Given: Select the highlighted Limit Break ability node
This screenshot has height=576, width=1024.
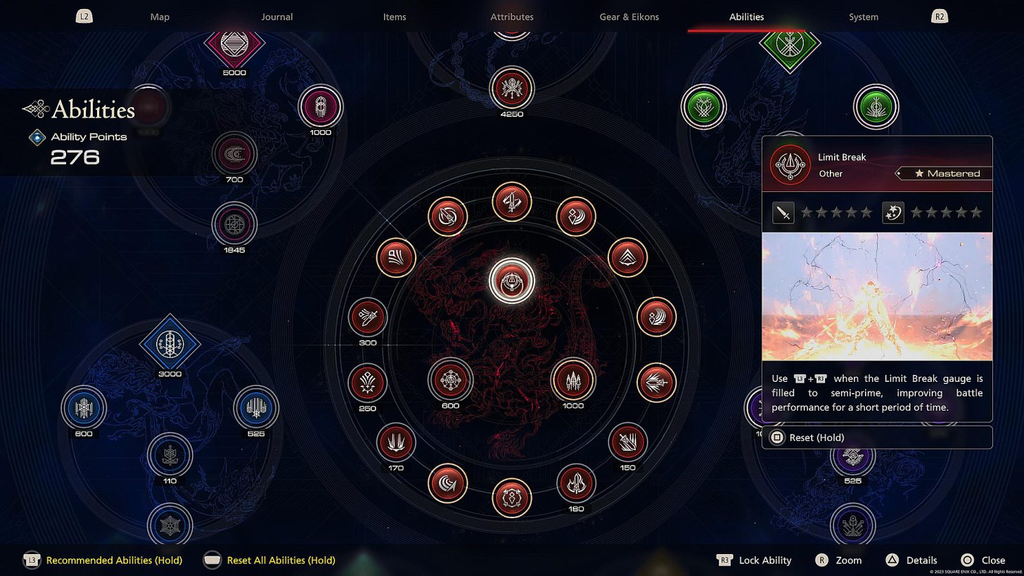Looking at the screenshot, I should pyautogui.click(x=512, y=281).
